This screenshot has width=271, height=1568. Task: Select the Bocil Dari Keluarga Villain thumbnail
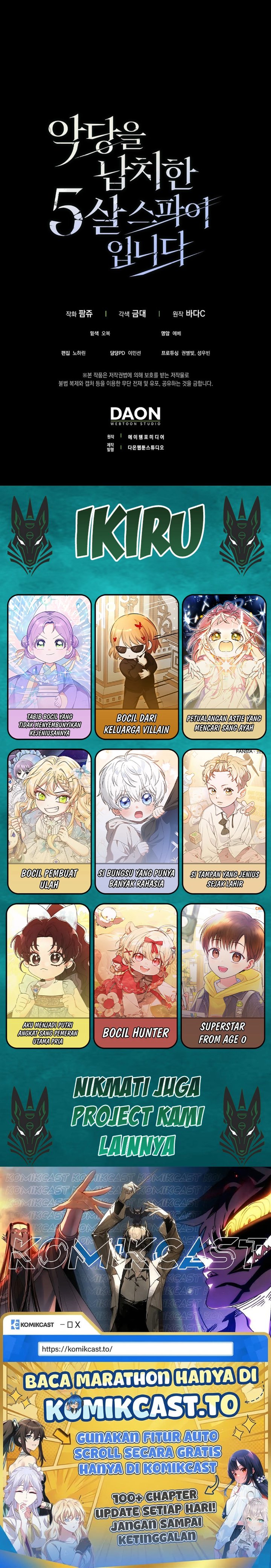(136, 666)
